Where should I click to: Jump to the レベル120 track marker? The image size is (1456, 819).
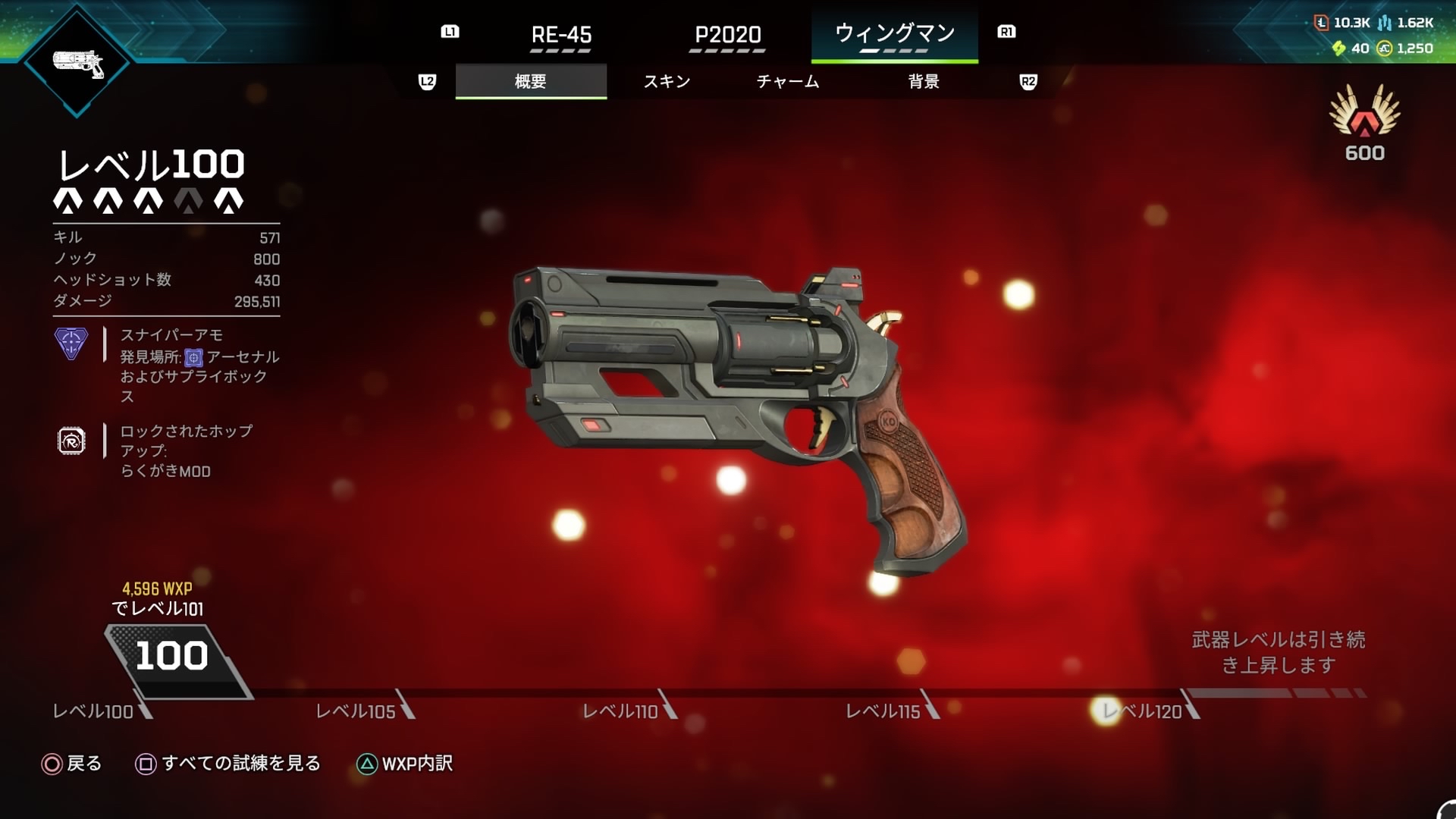1143,711
